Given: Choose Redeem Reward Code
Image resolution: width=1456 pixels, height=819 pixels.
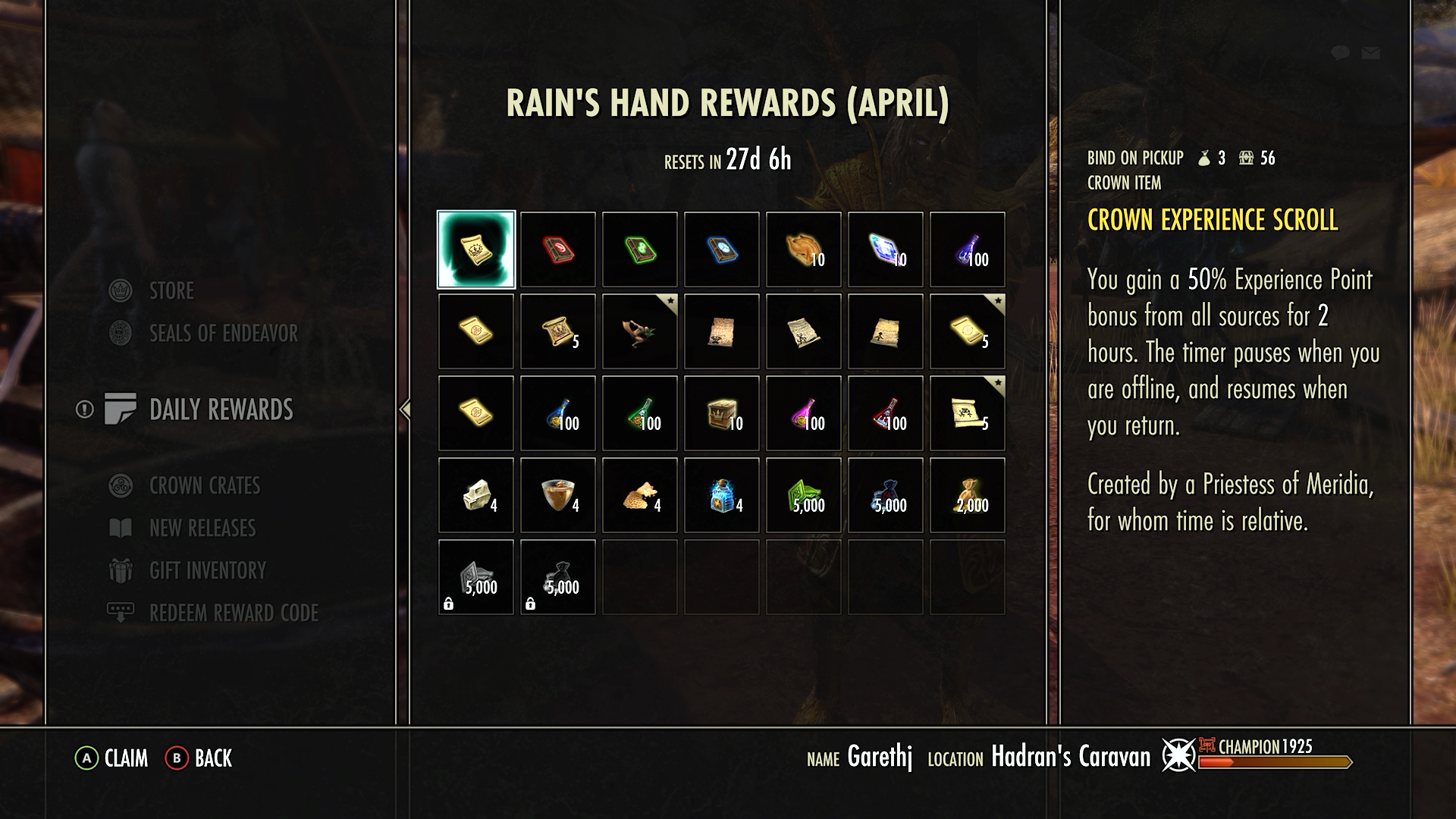Looking at the screenshot, I should (x=233, y=613).
